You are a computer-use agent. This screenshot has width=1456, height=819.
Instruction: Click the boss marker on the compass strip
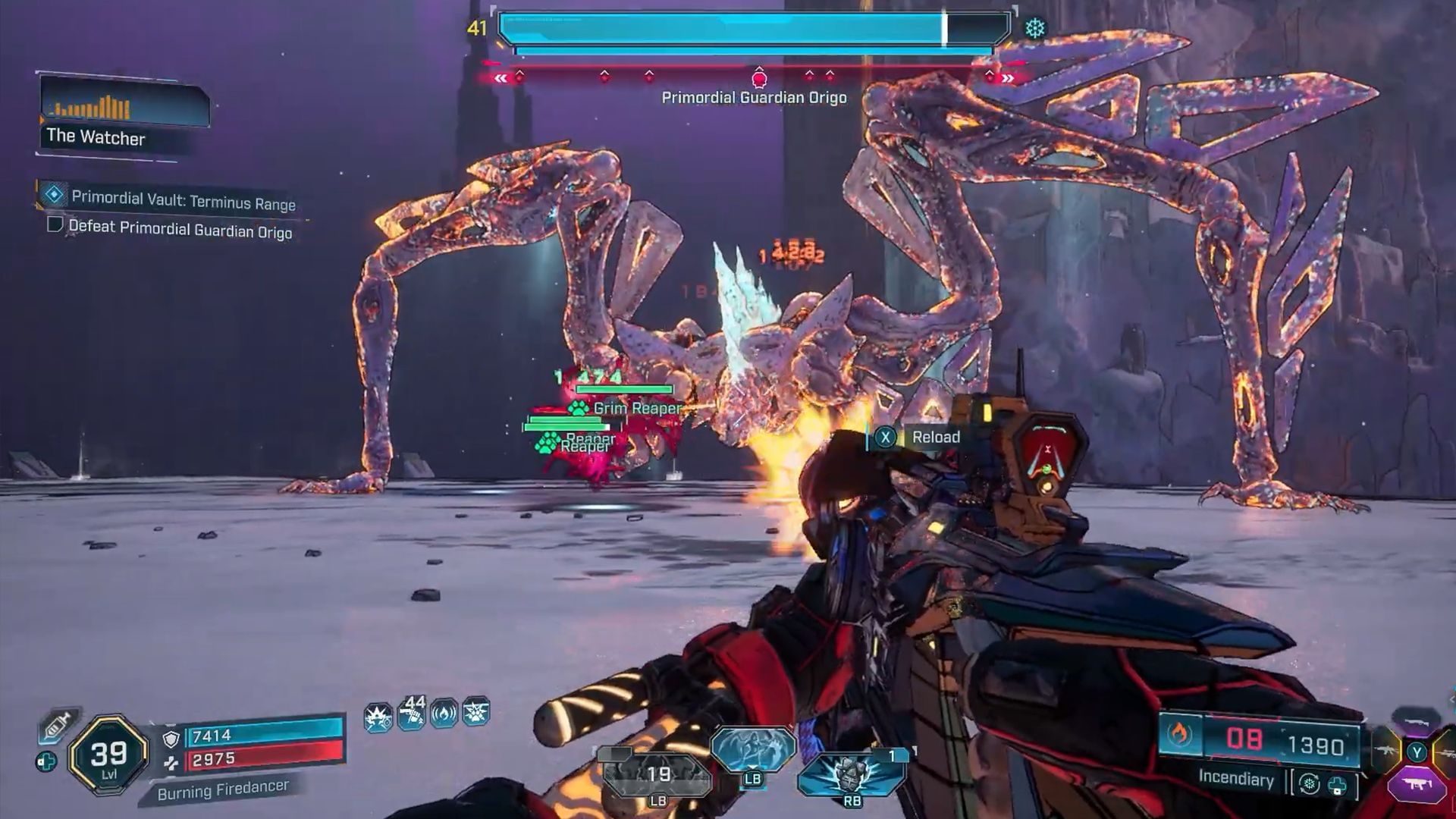(x=759, y=77)
